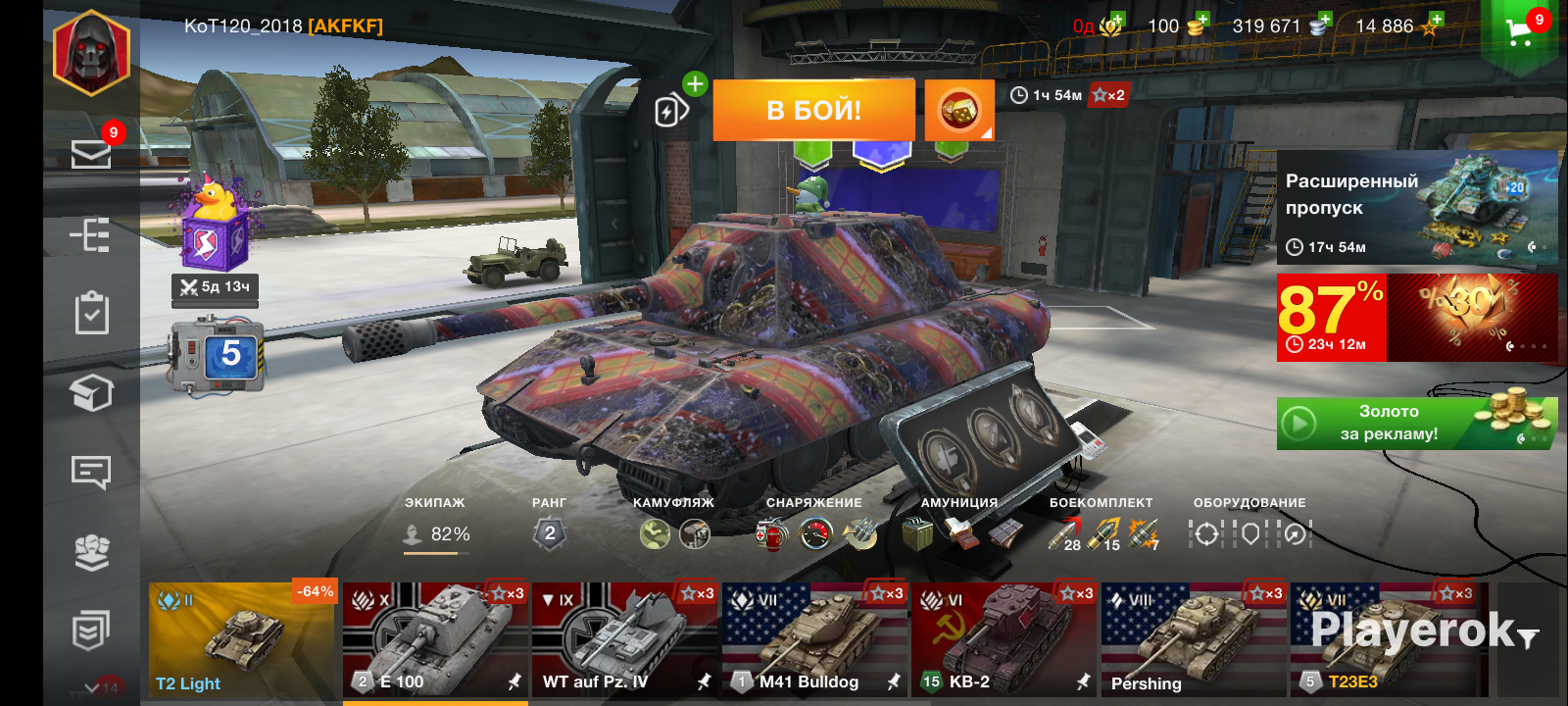Open the Расширенный пропуск offer banner
Image resolution: width=1568 pixels, height=706 pixels.
click(1416, 208)
